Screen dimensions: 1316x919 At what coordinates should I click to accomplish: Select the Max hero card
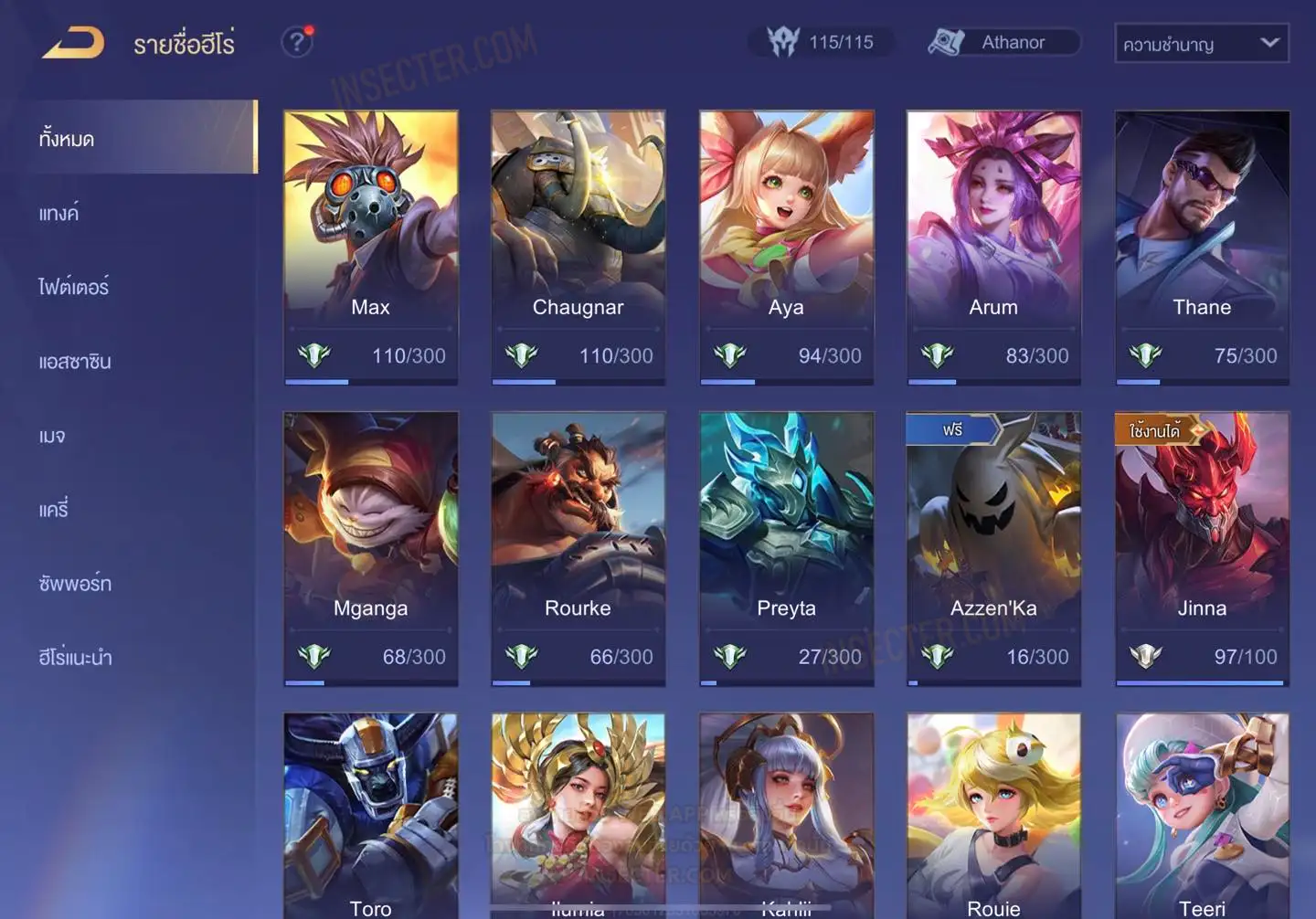click(371, 248)
